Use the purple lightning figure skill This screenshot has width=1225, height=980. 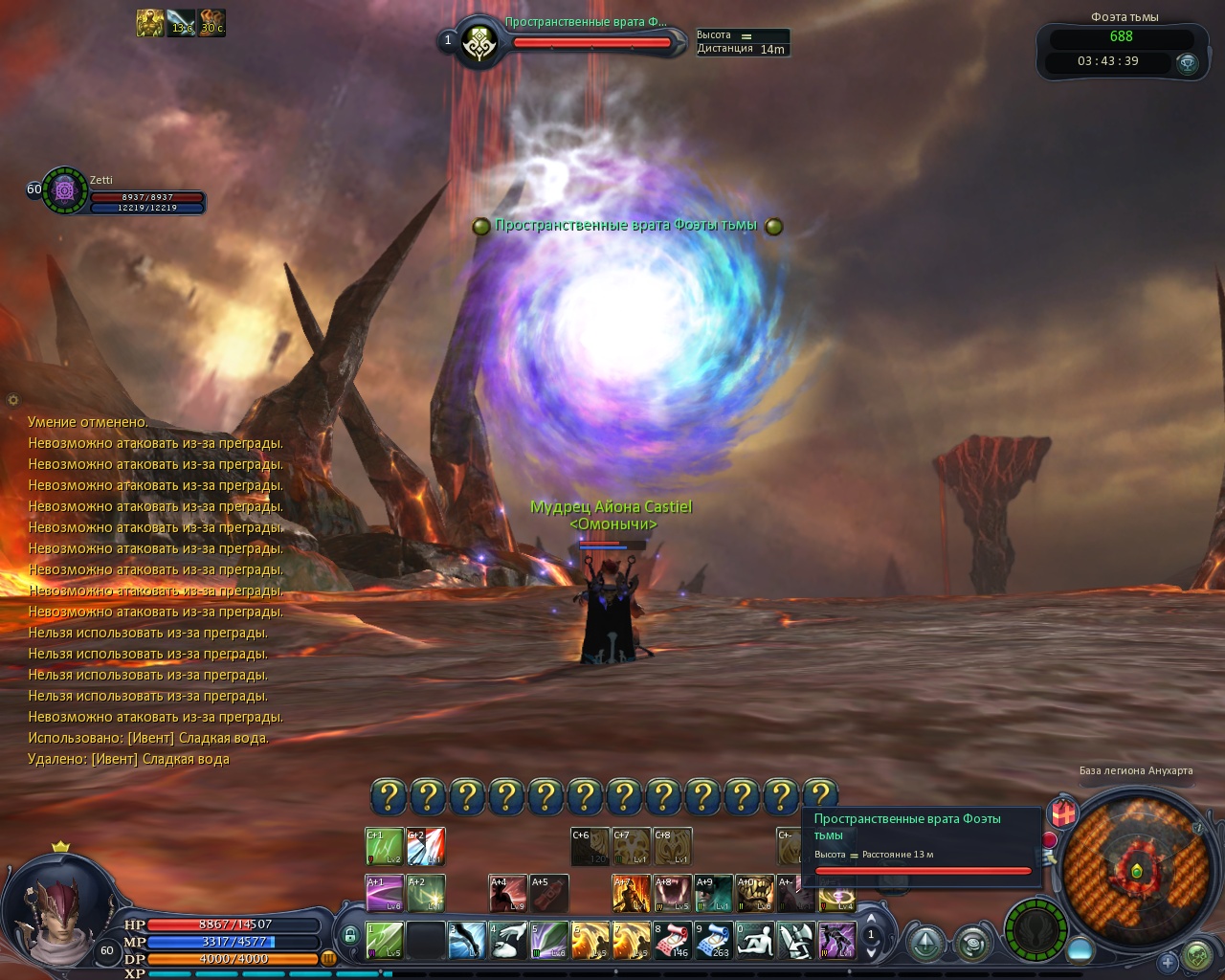(x=836, y=940)
